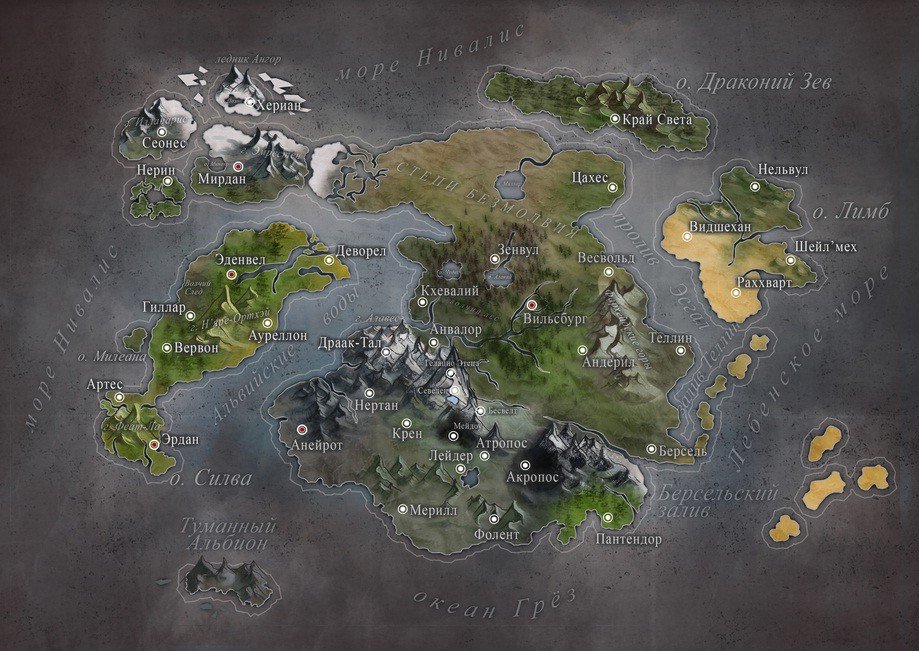The image size is (919, 651).
Task: Select the red Эрдан capital marker
Action: point(154,443)
